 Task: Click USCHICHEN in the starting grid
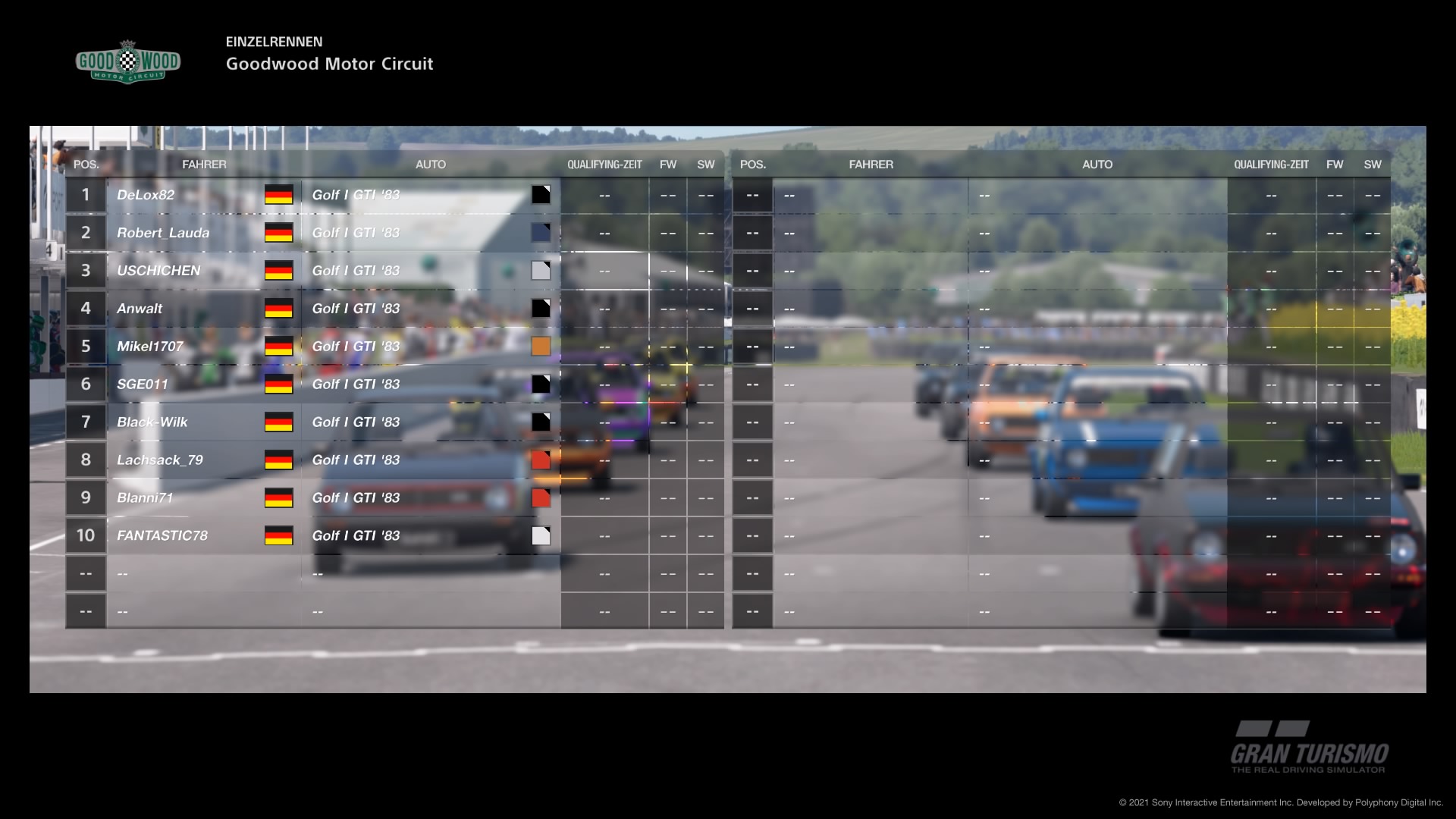pos(158,271)
